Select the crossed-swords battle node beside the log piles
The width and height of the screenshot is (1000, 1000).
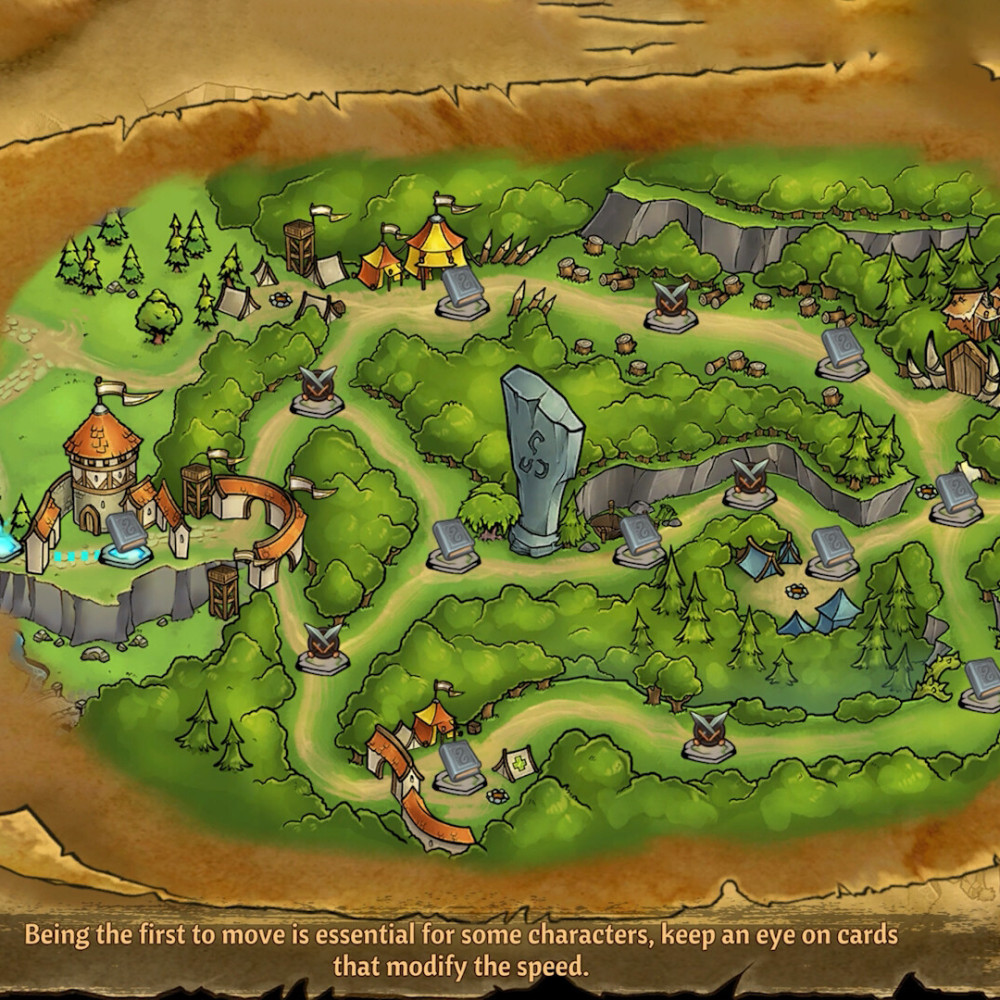[670, 305]
